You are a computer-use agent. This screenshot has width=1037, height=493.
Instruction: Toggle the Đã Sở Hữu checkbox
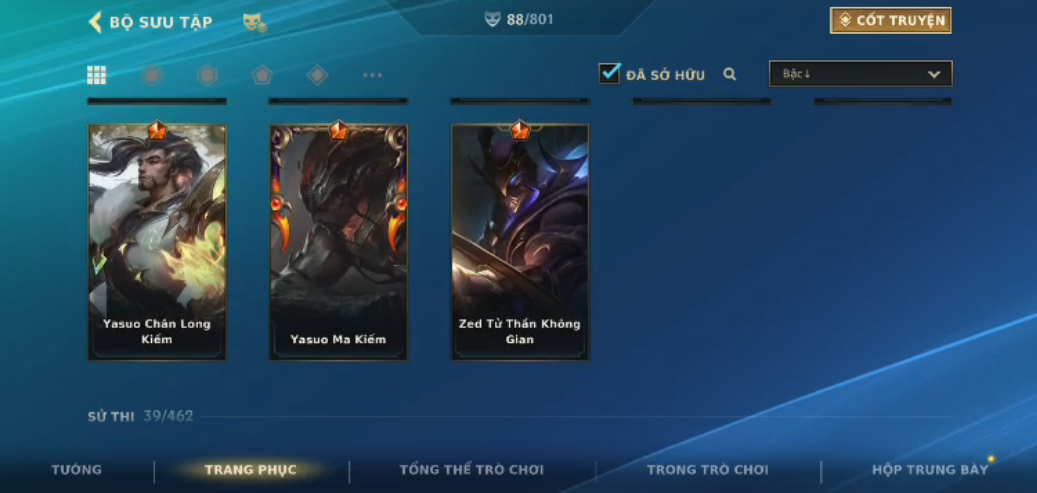click(x=609, y=74)
